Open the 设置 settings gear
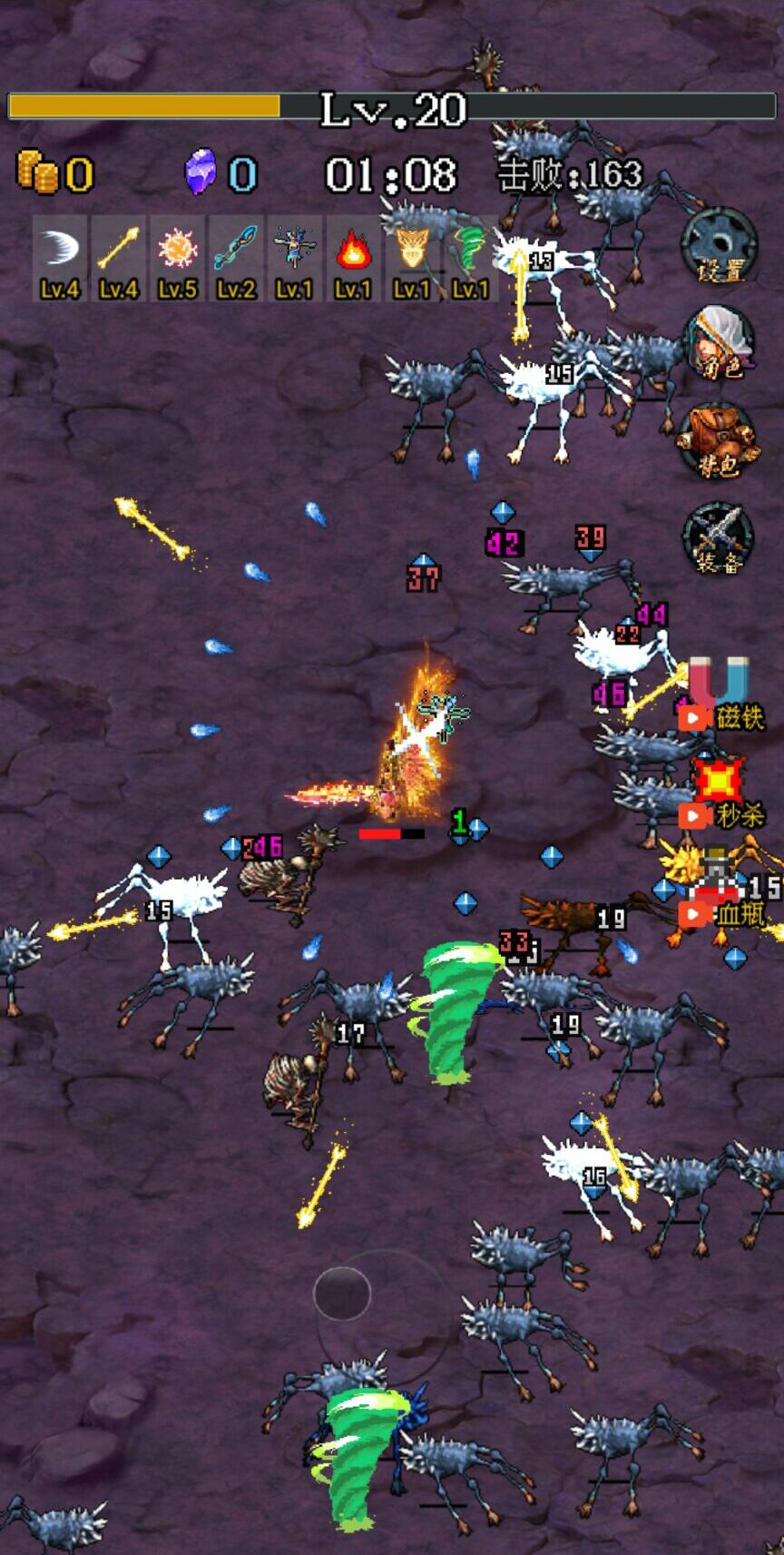Image resolution: width=784 pixels, height=1555 pixels. point(719,245)
